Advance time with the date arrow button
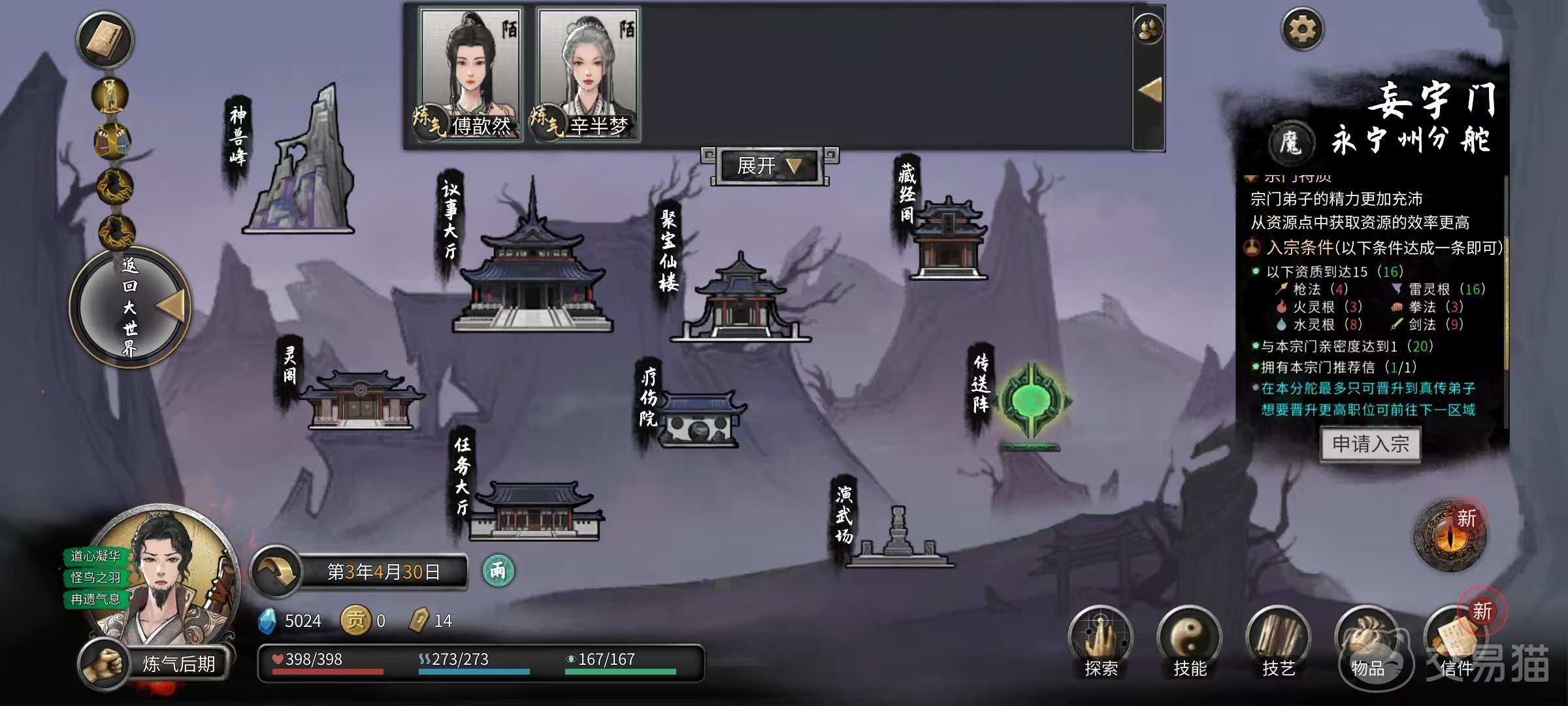The width and height of the screenshot is (1568, 706). (x=276, y=572)
